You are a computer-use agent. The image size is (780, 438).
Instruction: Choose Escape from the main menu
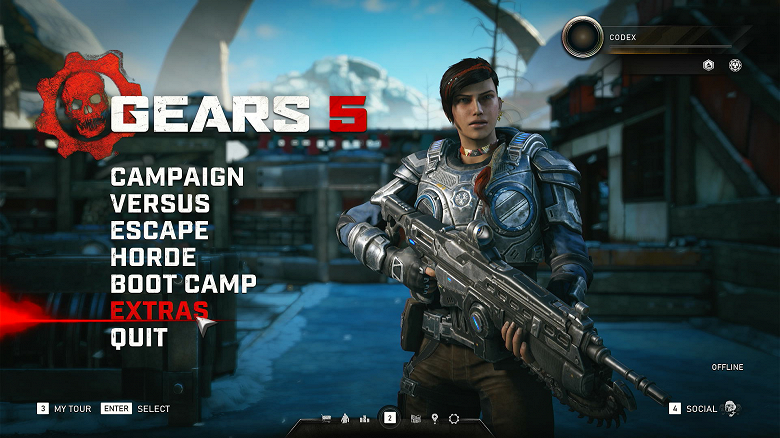tap(160, 231)
